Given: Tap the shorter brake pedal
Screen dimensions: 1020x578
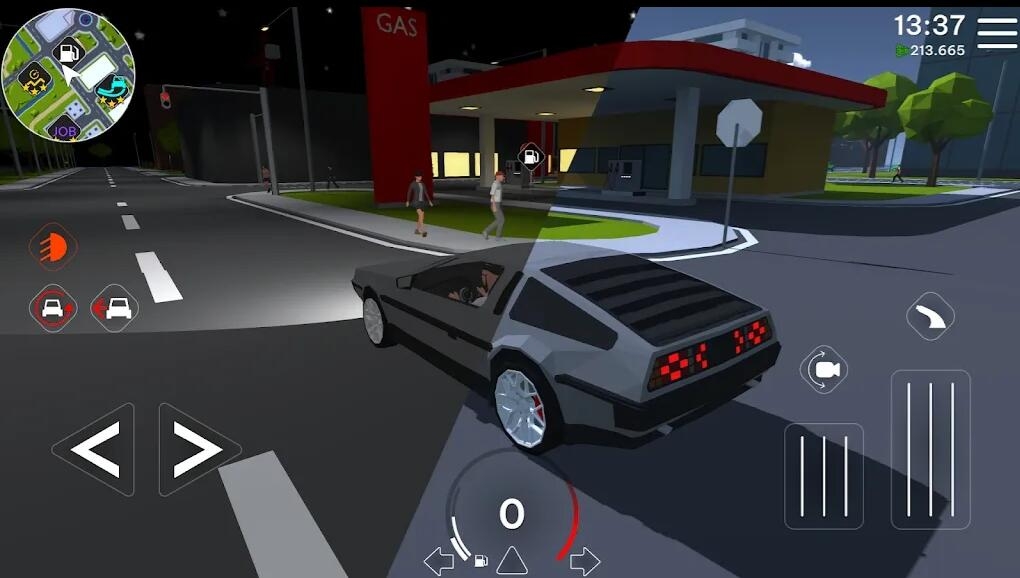Looking at the screenshot, I should [x=823, y=476].
